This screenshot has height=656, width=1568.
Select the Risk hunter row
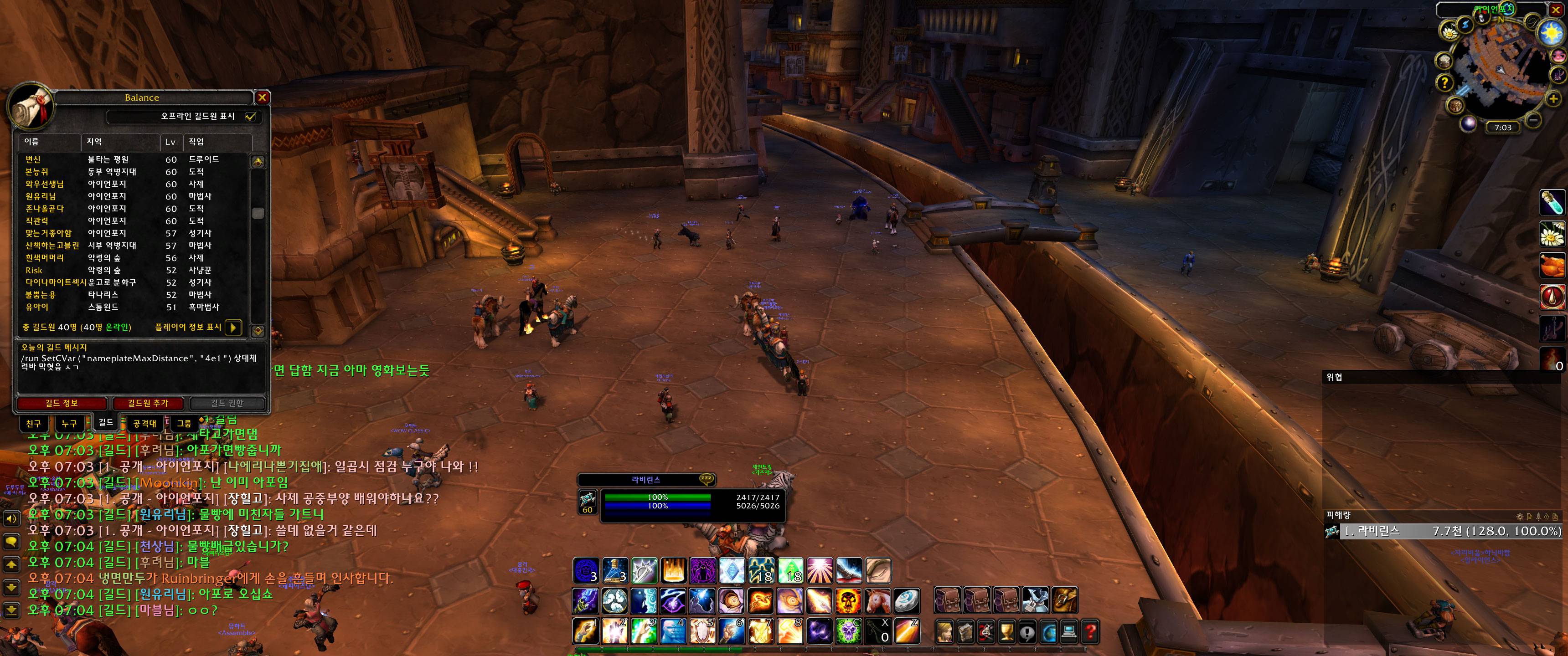pyautogui.click(x=34, y=270)
